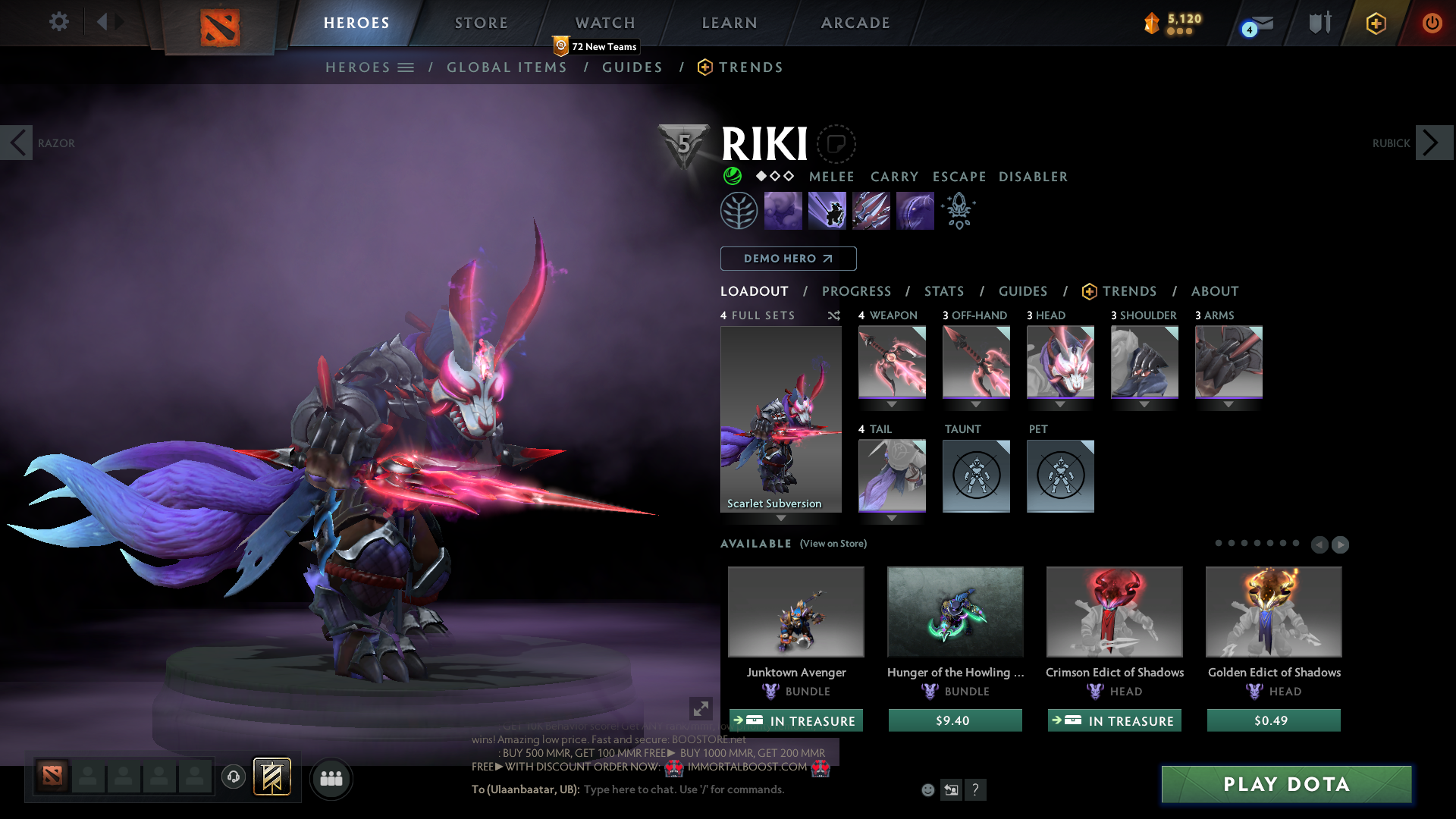Toggle the fullscreen expand icon on hero model
Image resolution: width=1456 pixels, height=819 pixels.
(701, 708)
